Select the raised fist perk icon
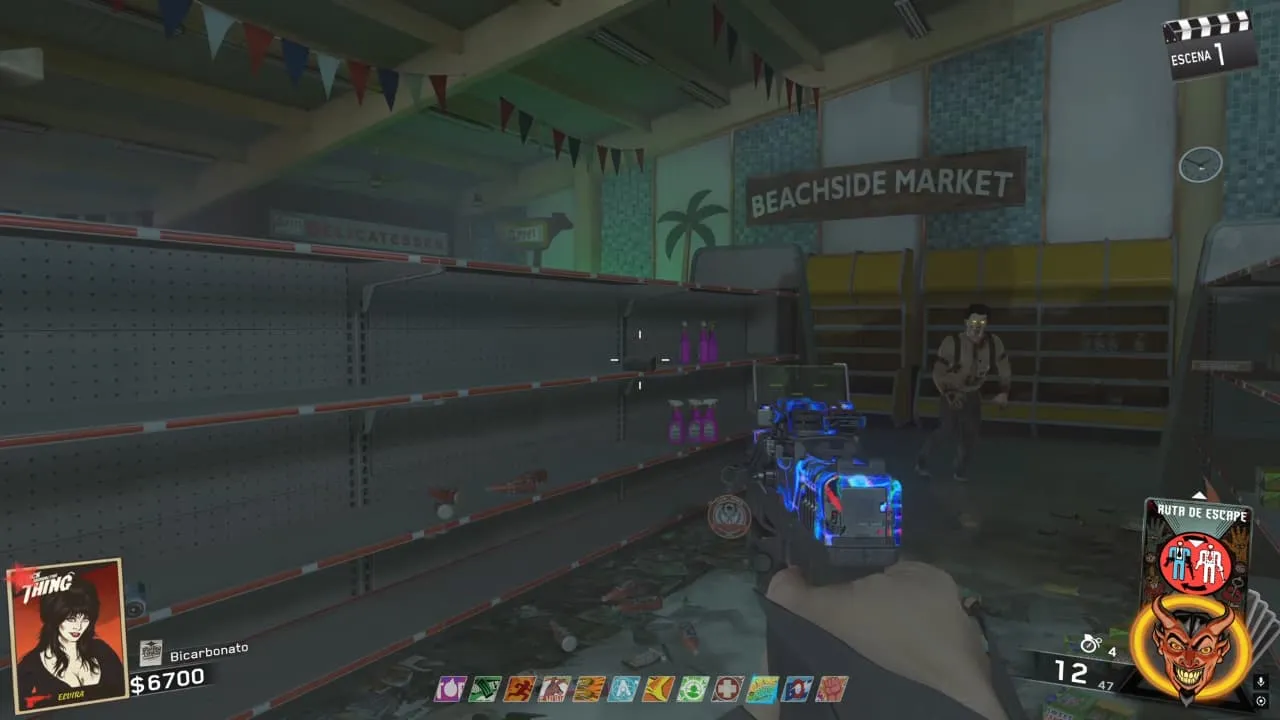The width and height of the screenshot is (1280, 720). [x=832, y=688]
